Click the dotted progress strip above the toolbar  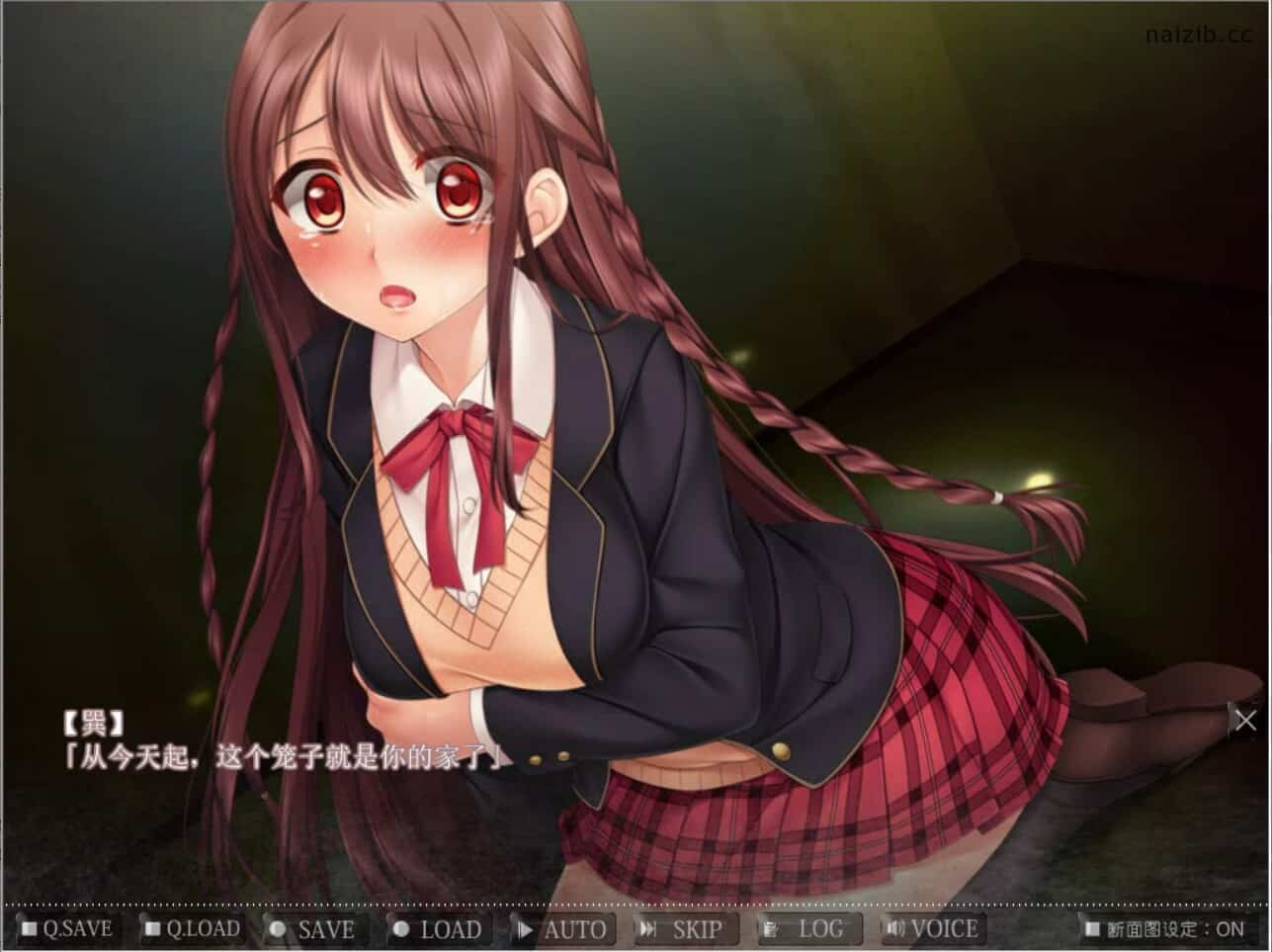[633, 903]
